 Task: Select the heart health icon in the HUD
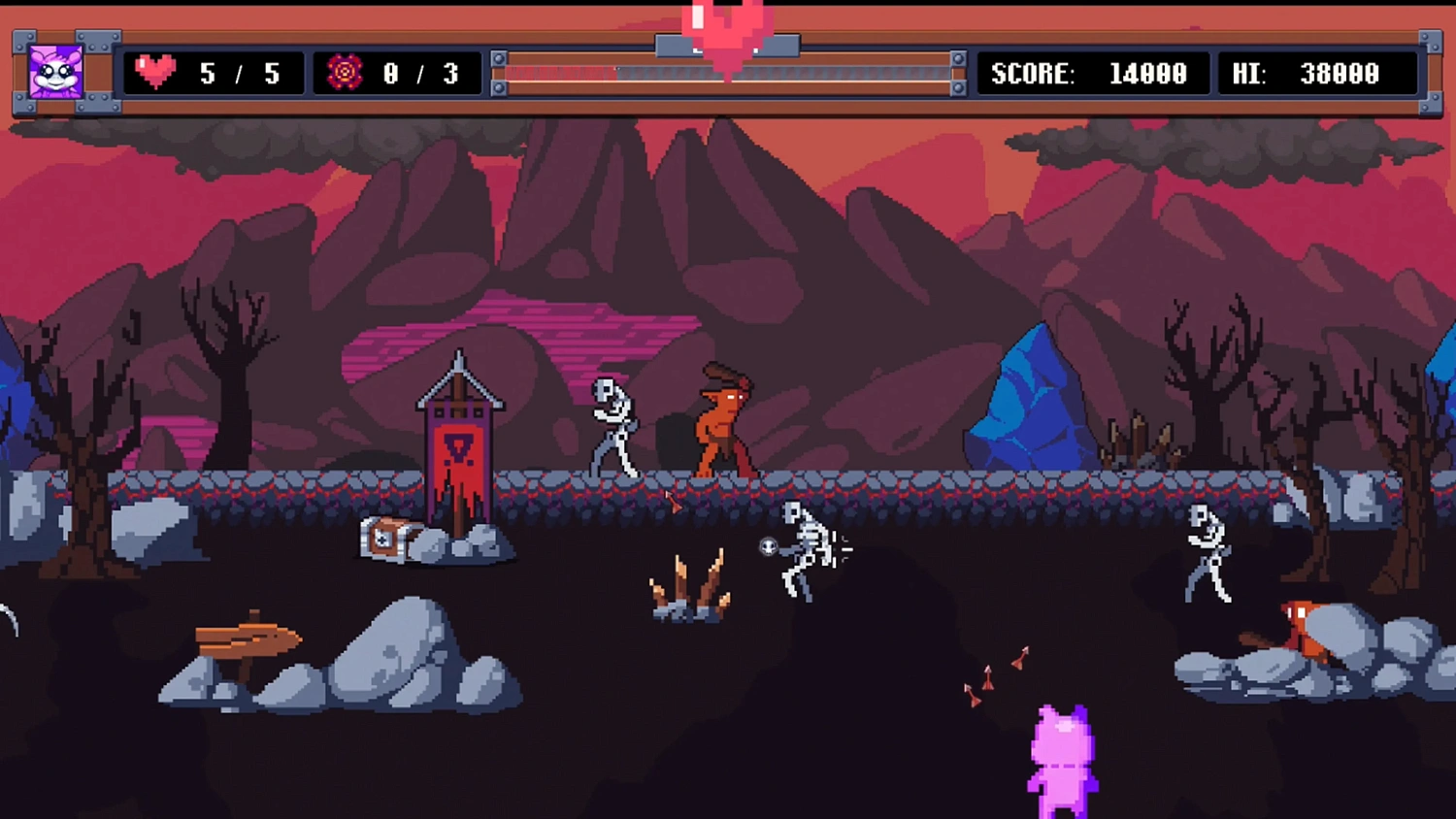(155, 72)
